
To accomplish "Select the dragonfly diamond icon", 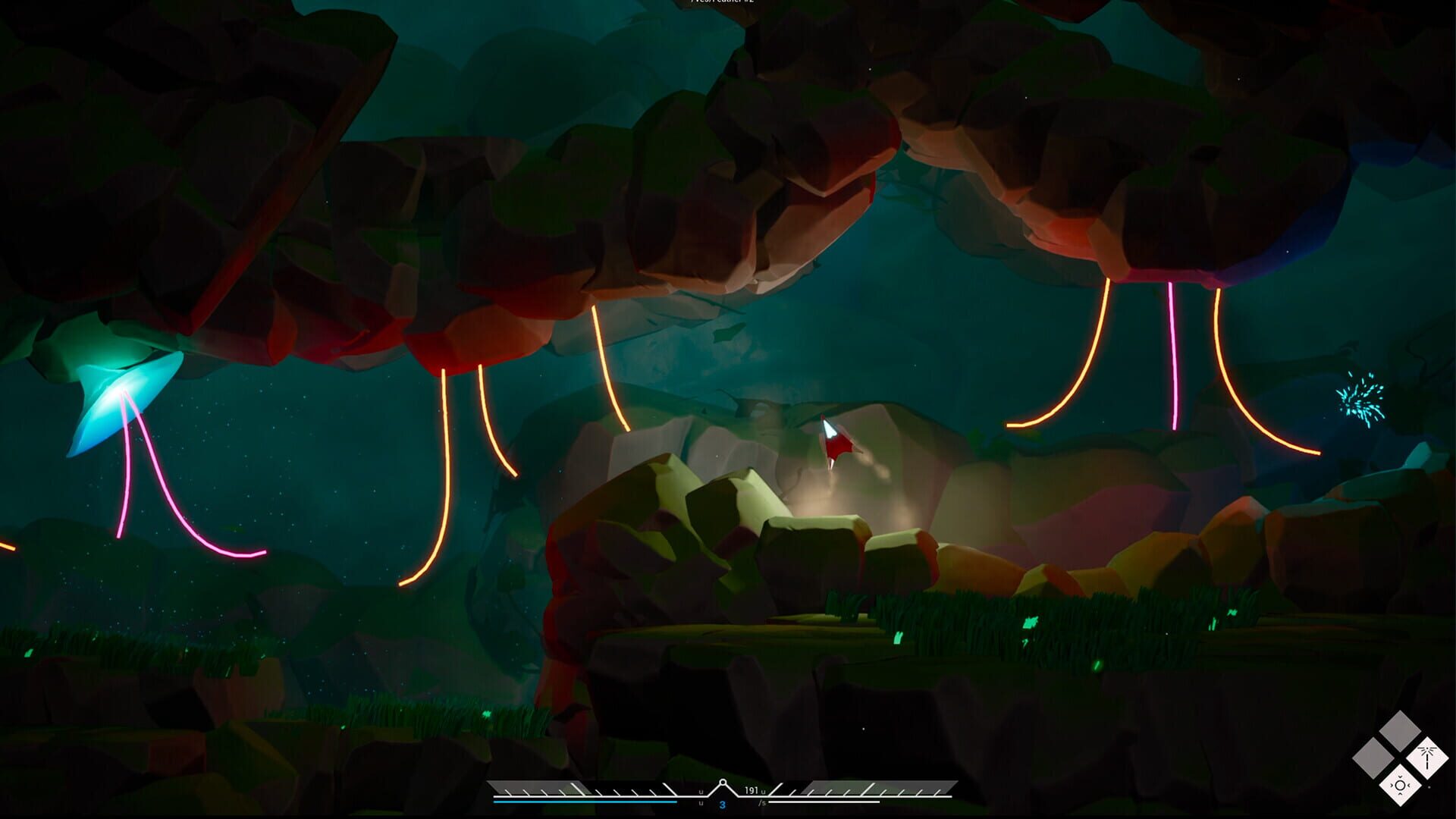I will [1427, 758].
